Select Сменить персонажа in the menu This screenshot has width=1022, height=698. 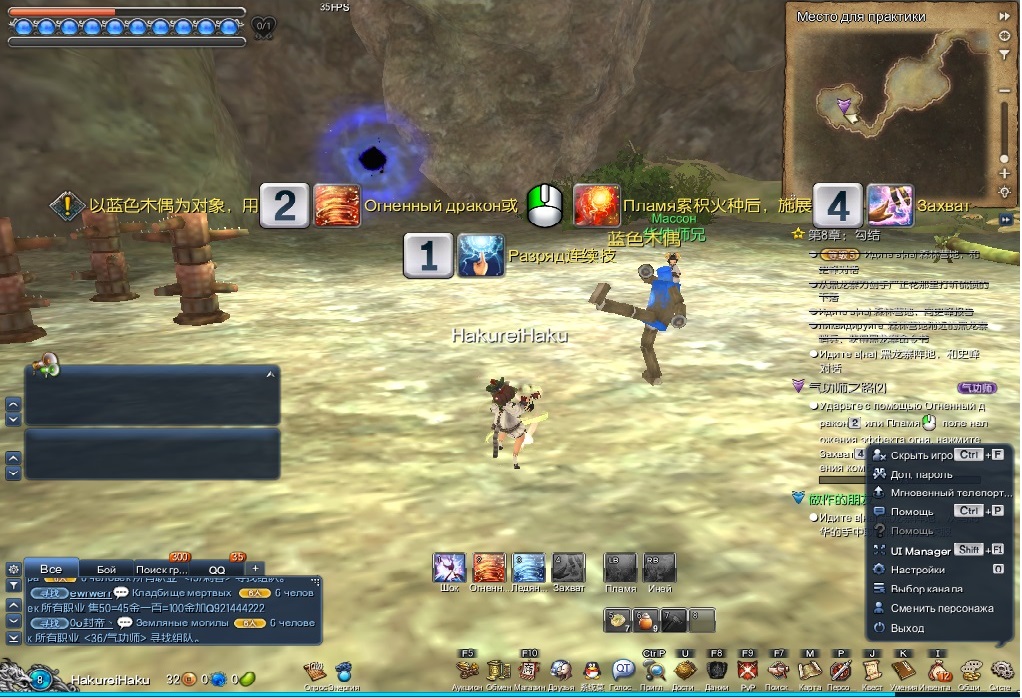[x=942, y=608]
